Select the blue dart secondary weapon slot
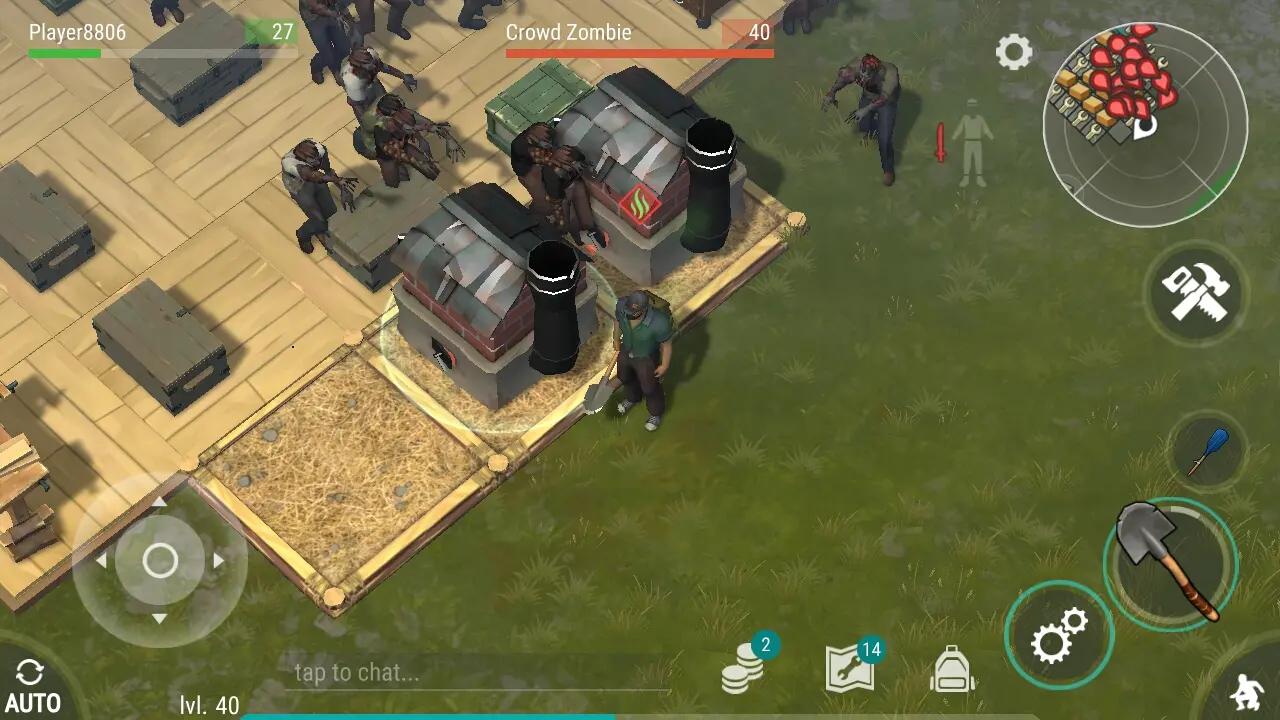The image size is (1280, 720). 1207,450
